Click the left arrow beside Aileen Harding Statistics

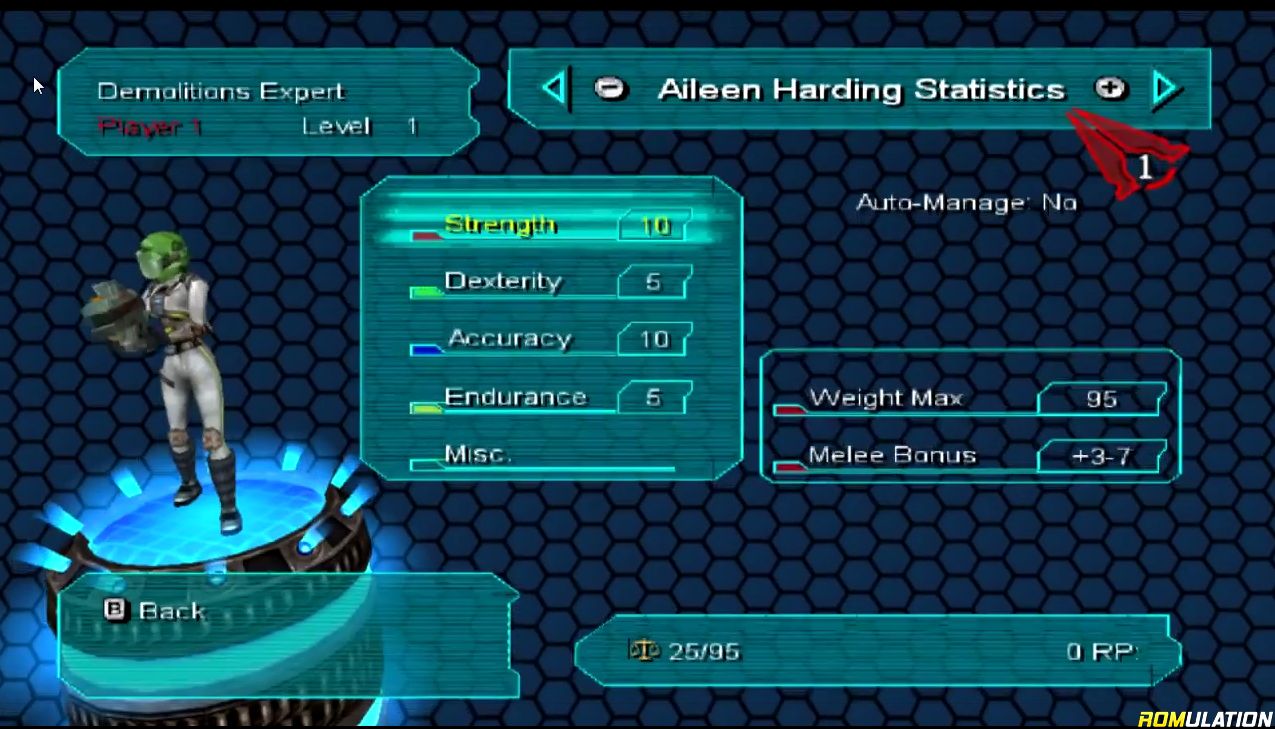point(554,89)
